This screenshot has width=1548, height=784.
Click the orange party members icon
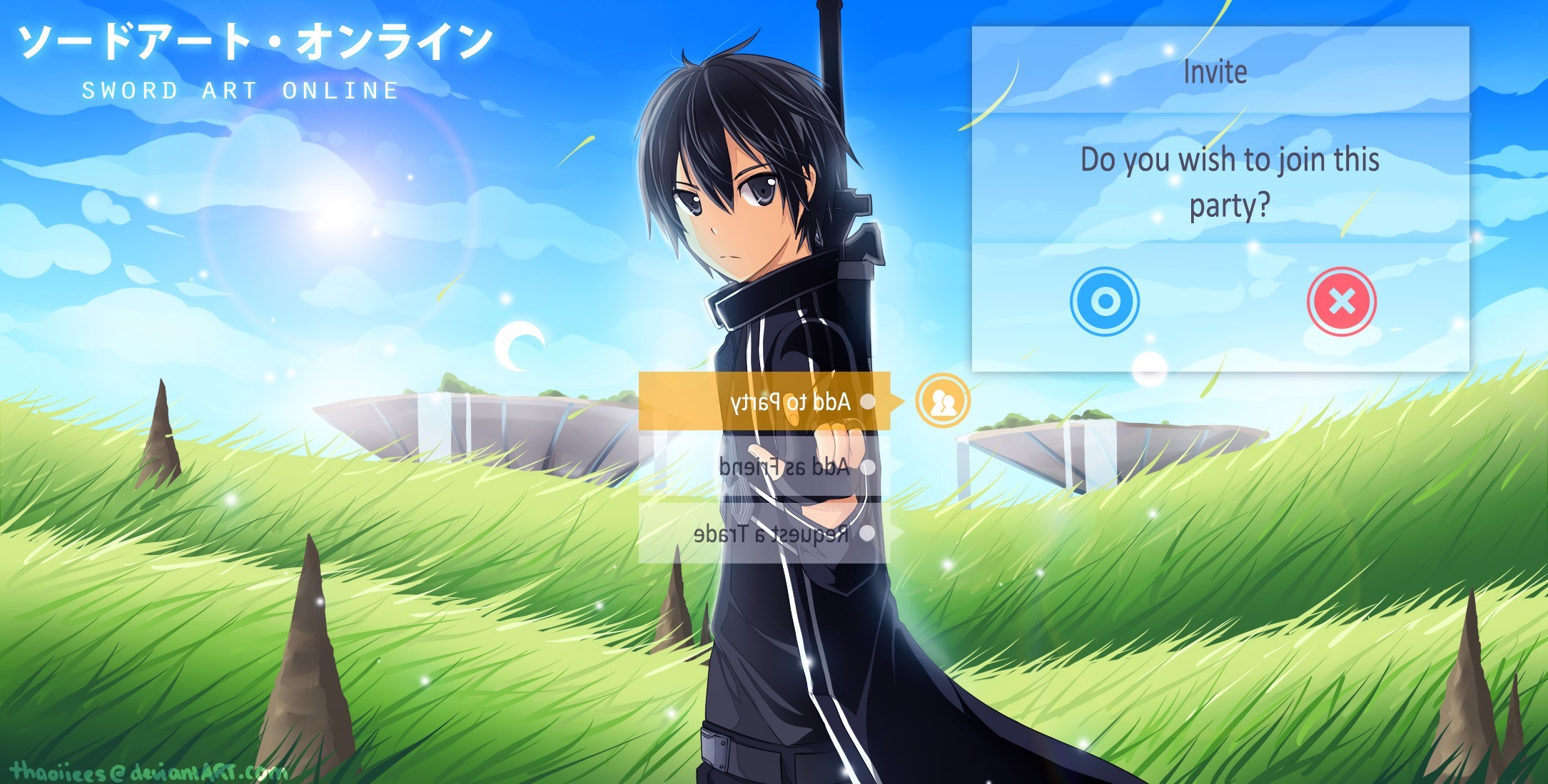(943, 401)
